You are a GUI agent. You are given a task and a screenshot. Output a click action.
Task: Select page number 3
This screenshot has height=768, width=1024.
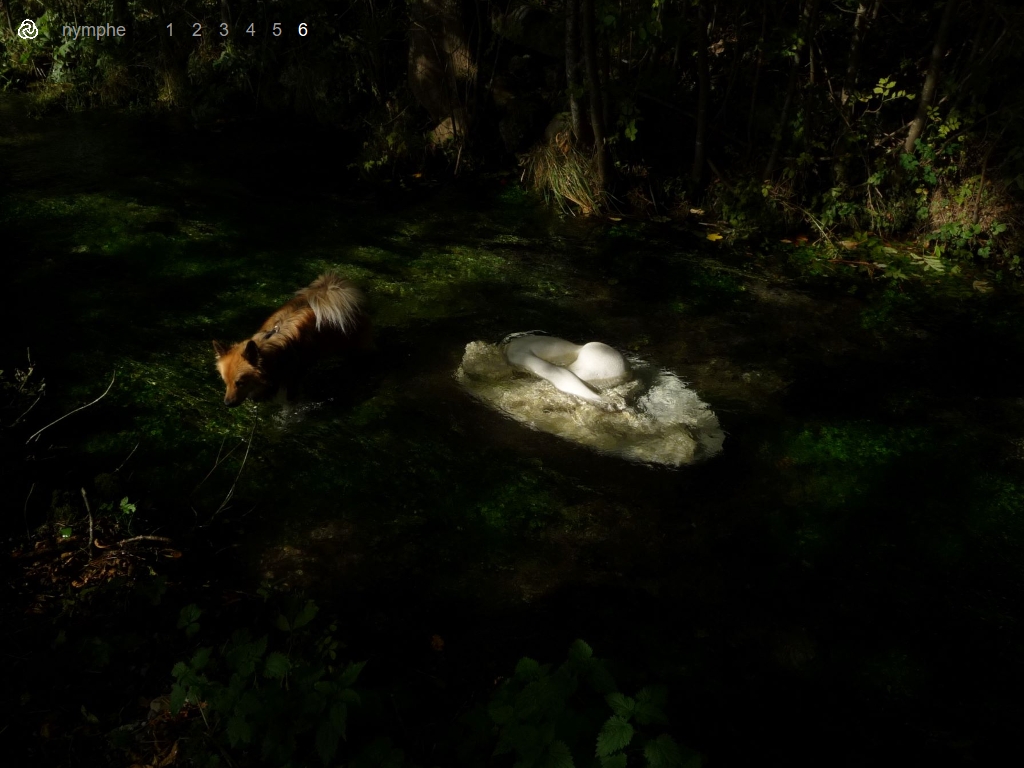(223, 30)
